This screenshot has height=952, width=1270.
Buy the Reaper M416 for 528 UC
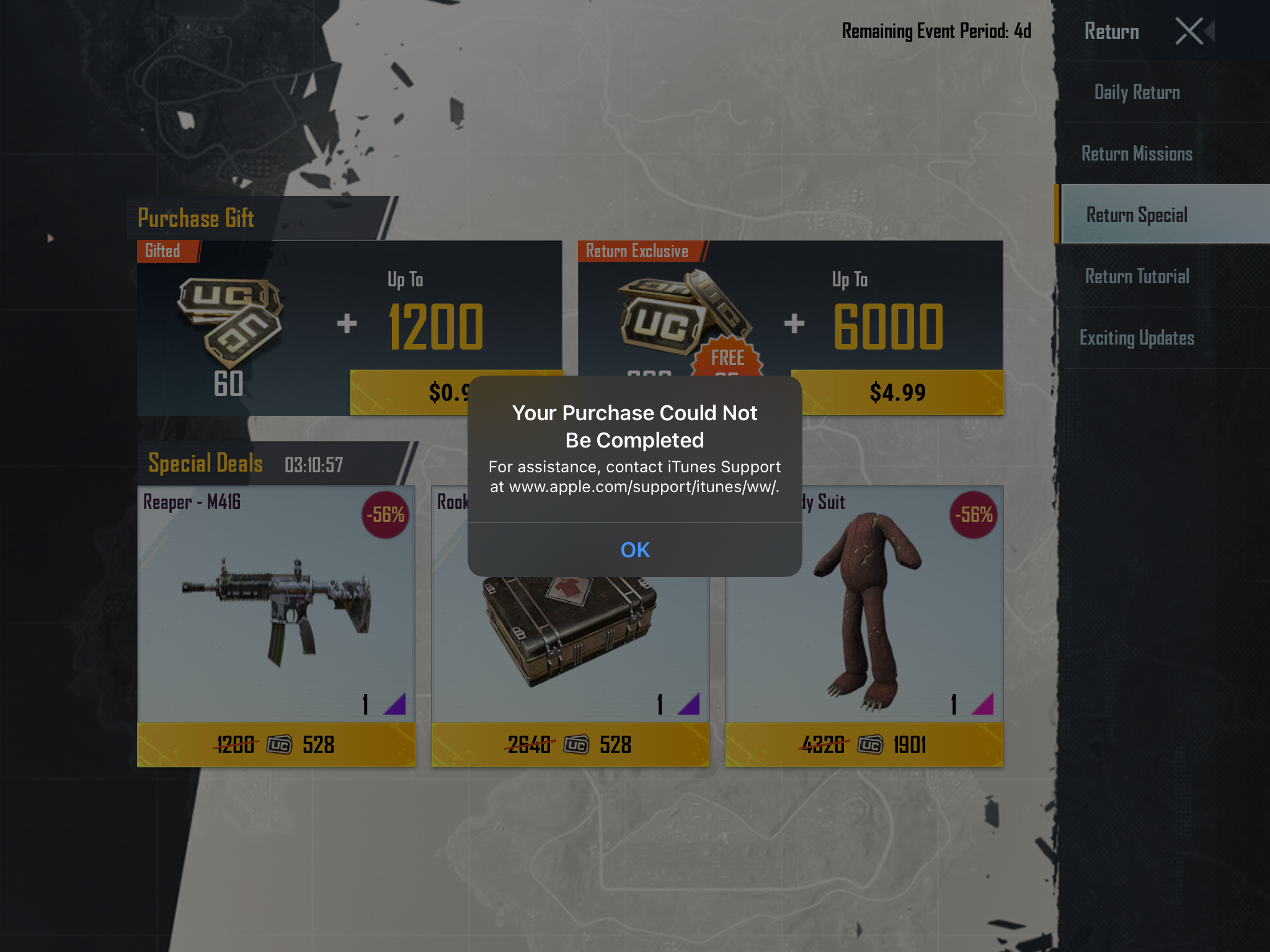click(275, 744)
